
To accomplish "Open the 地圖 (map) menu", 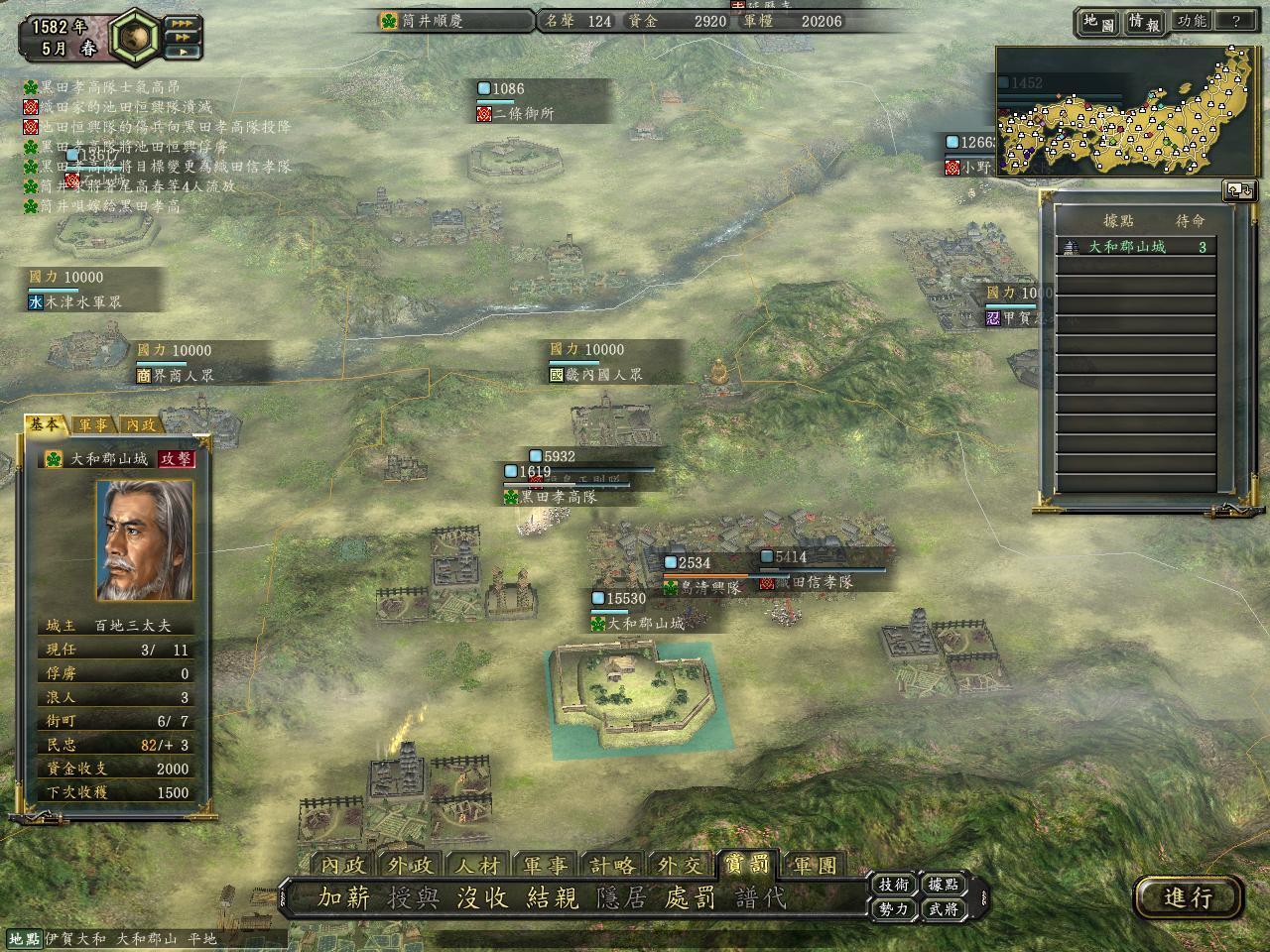I will [1098, 22].
